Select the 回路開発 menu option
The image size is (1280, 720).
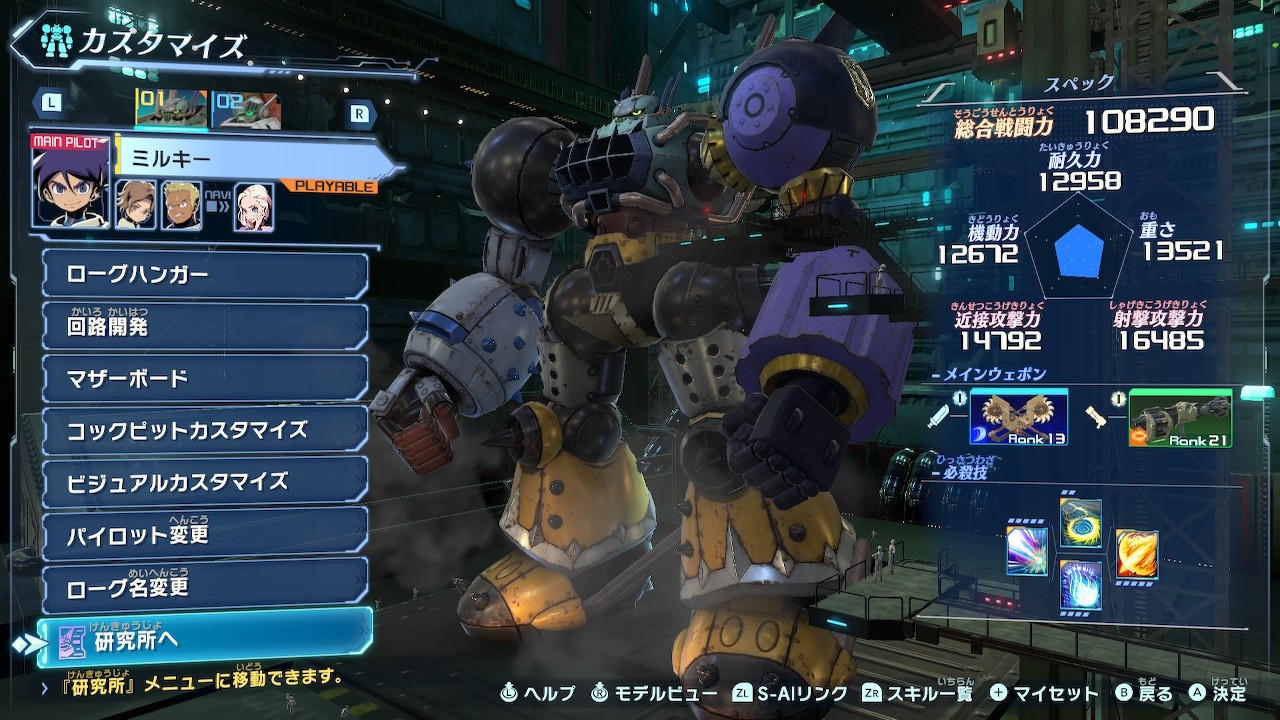(x=205, y=327)
